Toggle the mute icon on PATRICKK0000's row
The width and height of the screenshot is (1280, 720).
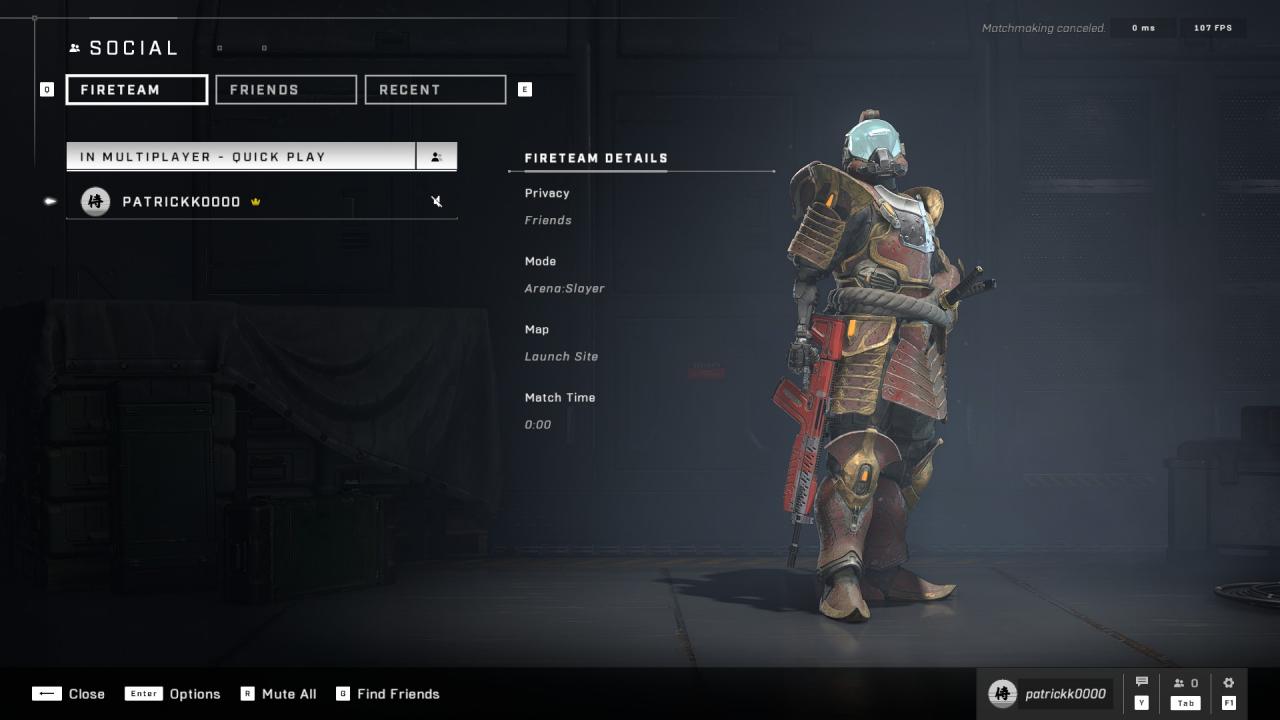coord(437,202)
